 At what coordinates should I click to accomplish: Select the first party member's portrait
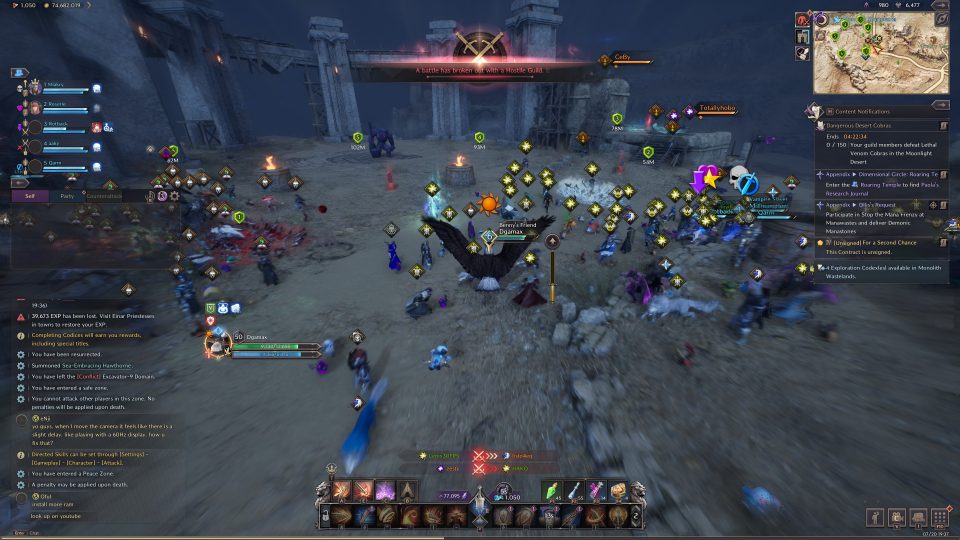point(34,87)
